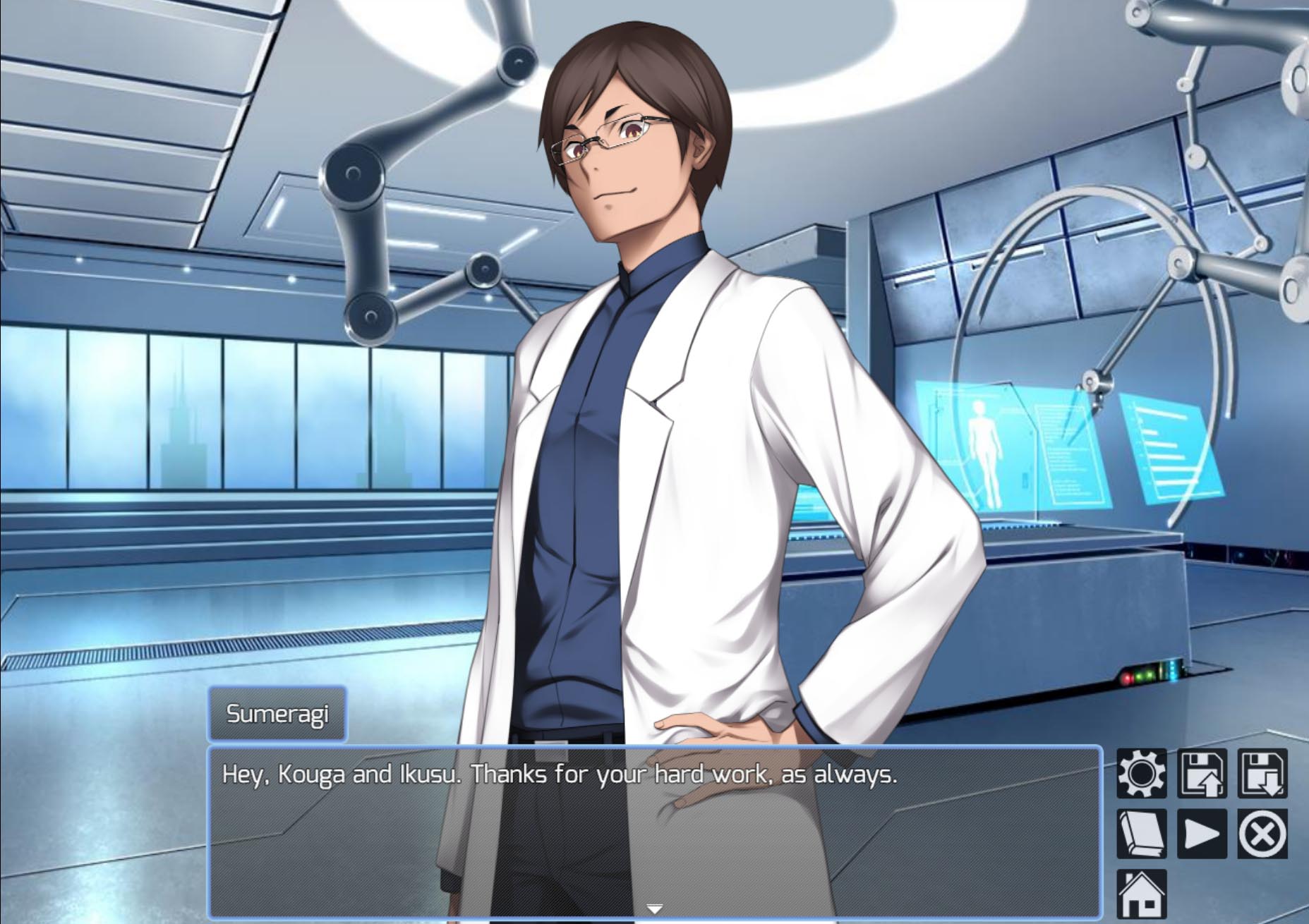Image resolution: width=1309 pixels, height=924 pixels.
Task: Return to title via the house icon
Action: pos(1141,894)
